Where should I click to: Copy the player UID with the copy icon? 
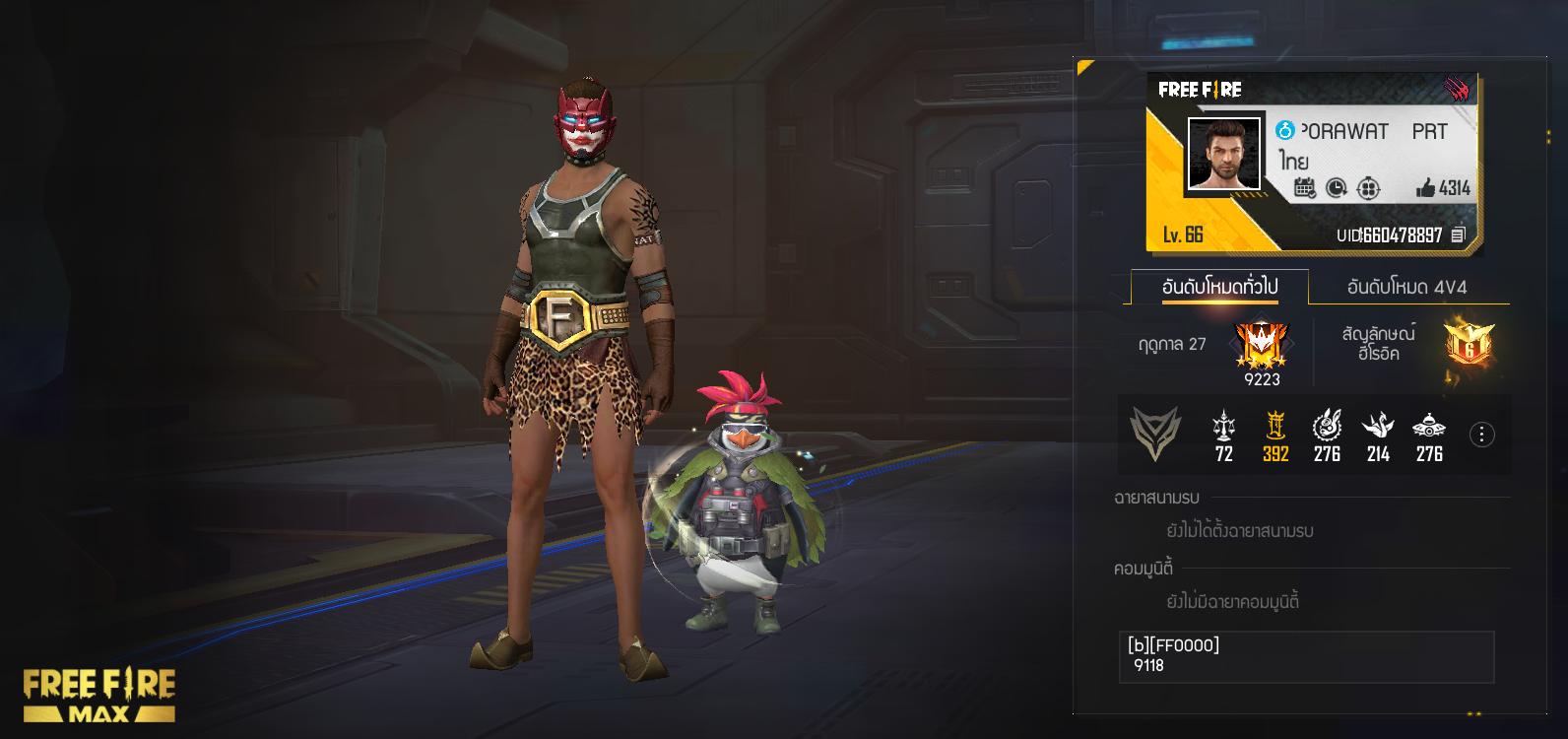pos(1459,235)
